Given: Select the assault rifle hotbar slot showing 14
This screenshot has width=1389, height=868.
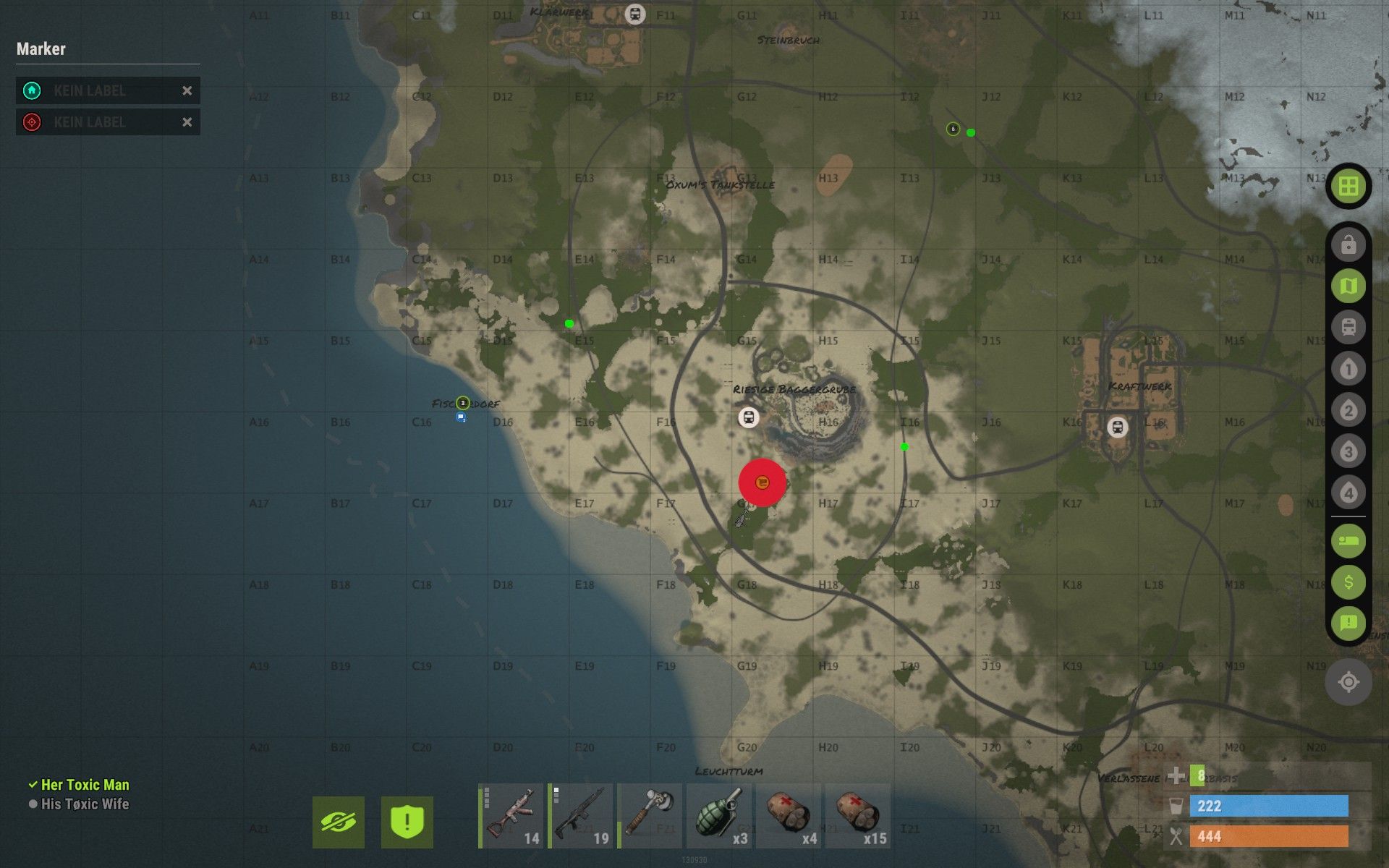Looking at the screenshot, I should (511, 816).
